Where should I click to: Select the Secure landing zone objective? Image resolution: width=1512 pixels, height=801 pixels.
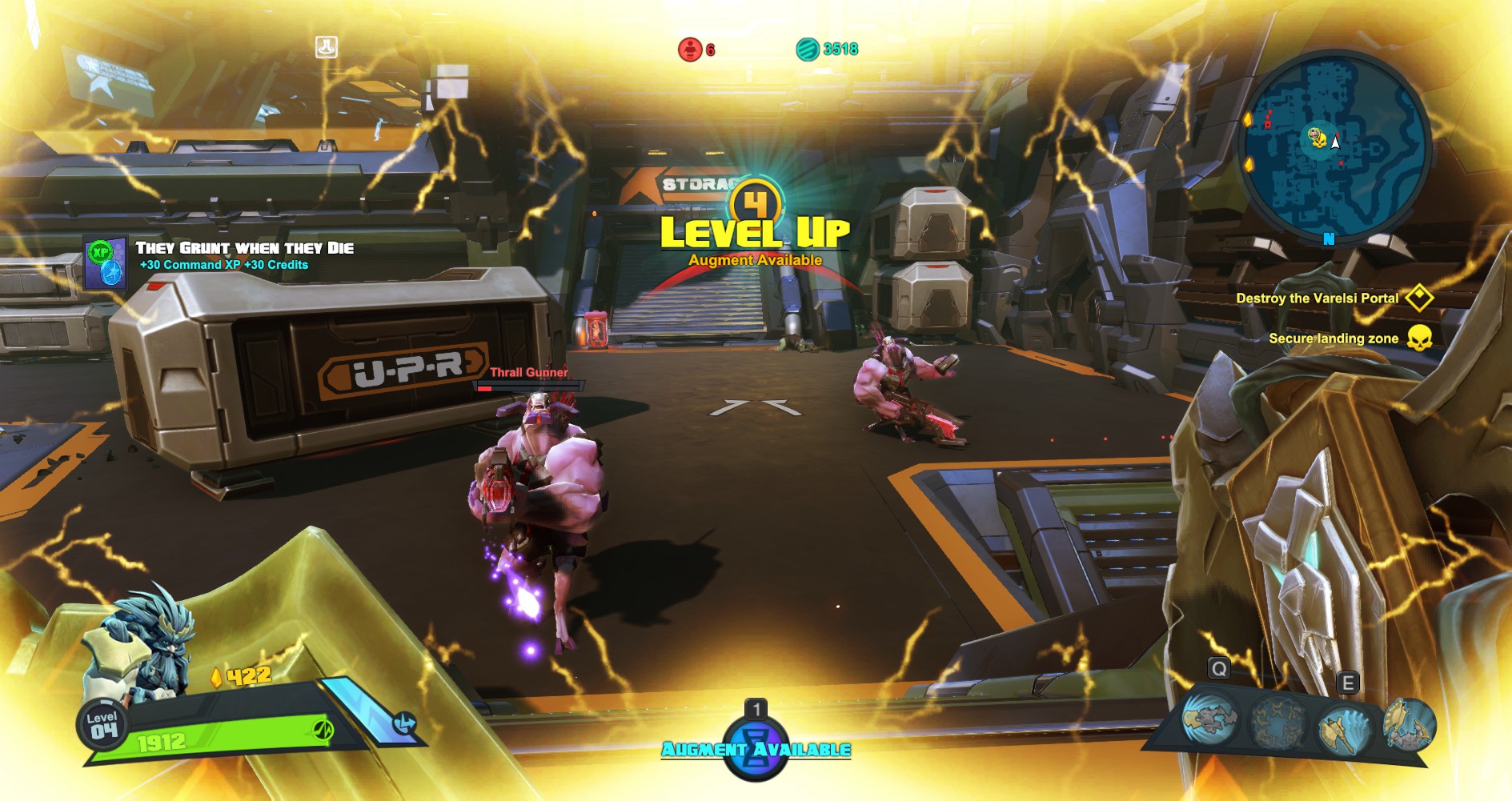point(1334,338)
